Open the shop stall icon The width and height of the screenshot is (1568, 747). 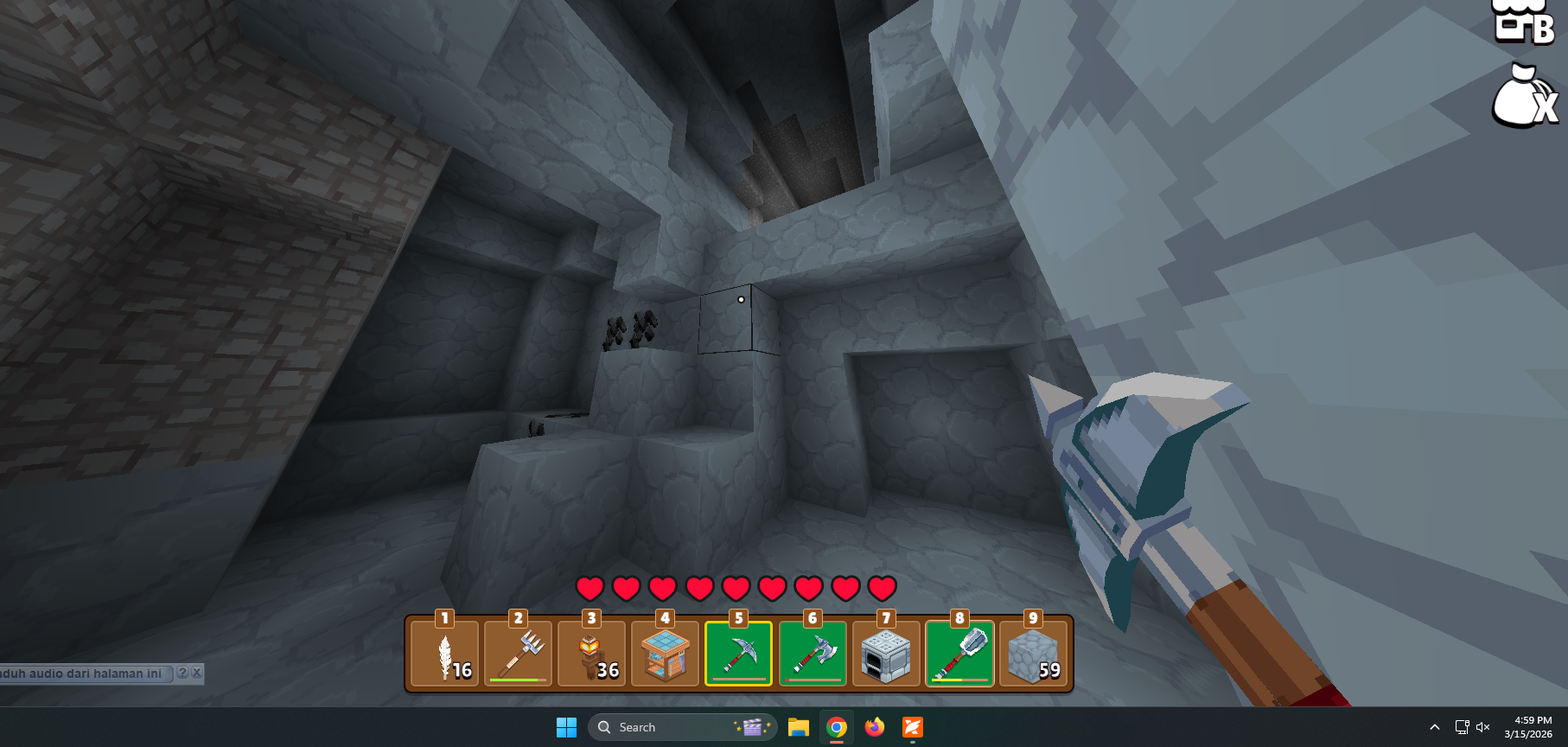pyautogui.click(x=1525, y=21)
